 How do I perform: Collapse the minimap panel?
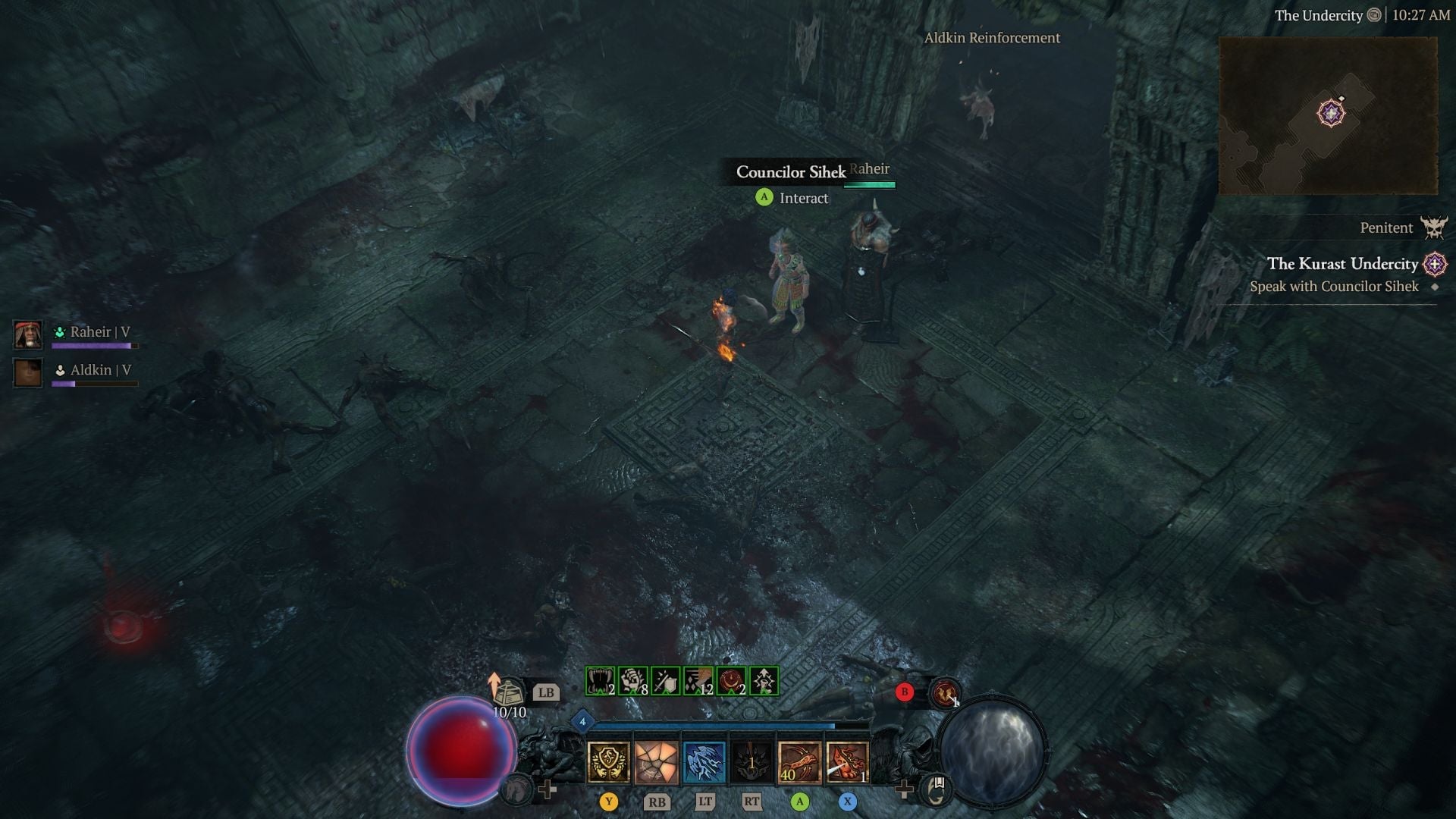1329,115
